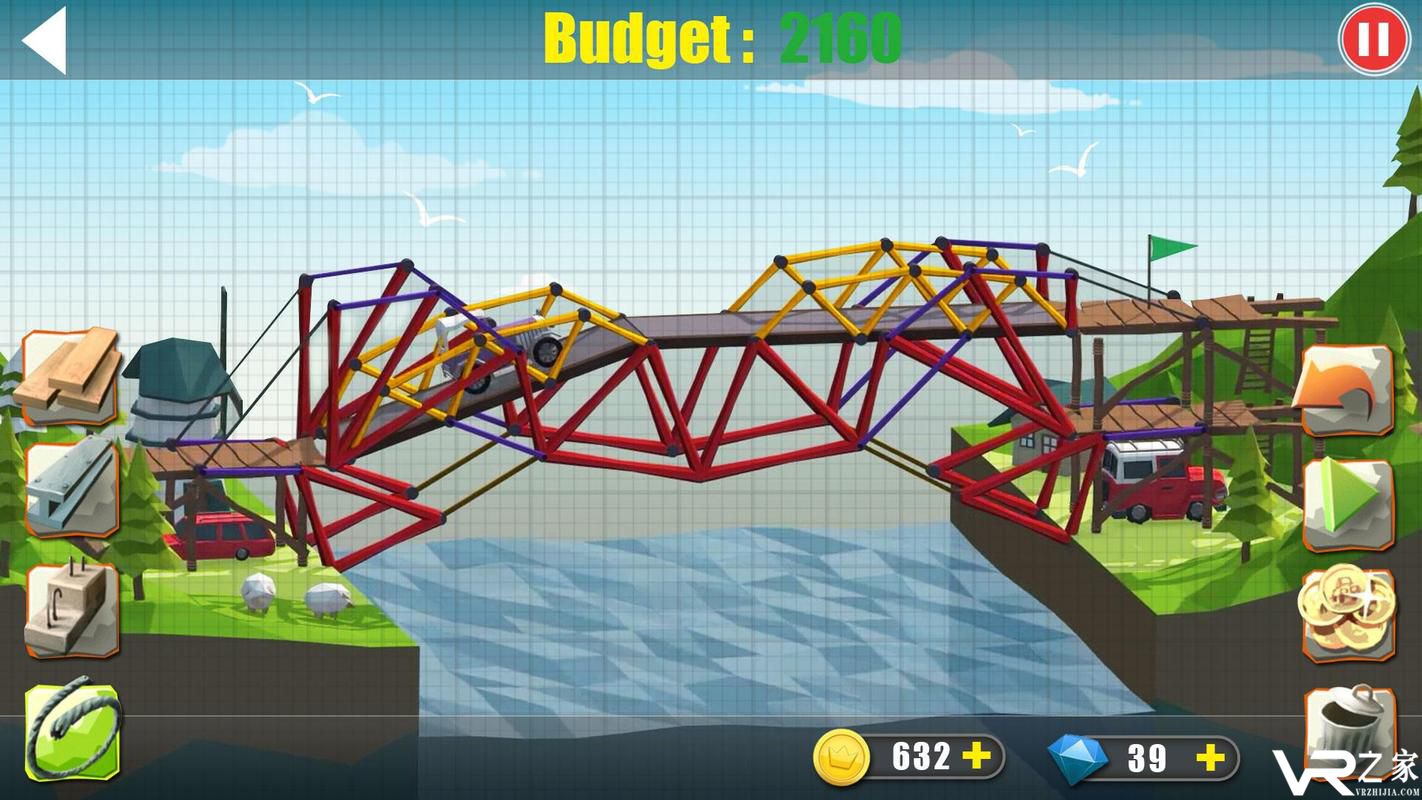Undo the last action with orange arrow

point(1347,392)
